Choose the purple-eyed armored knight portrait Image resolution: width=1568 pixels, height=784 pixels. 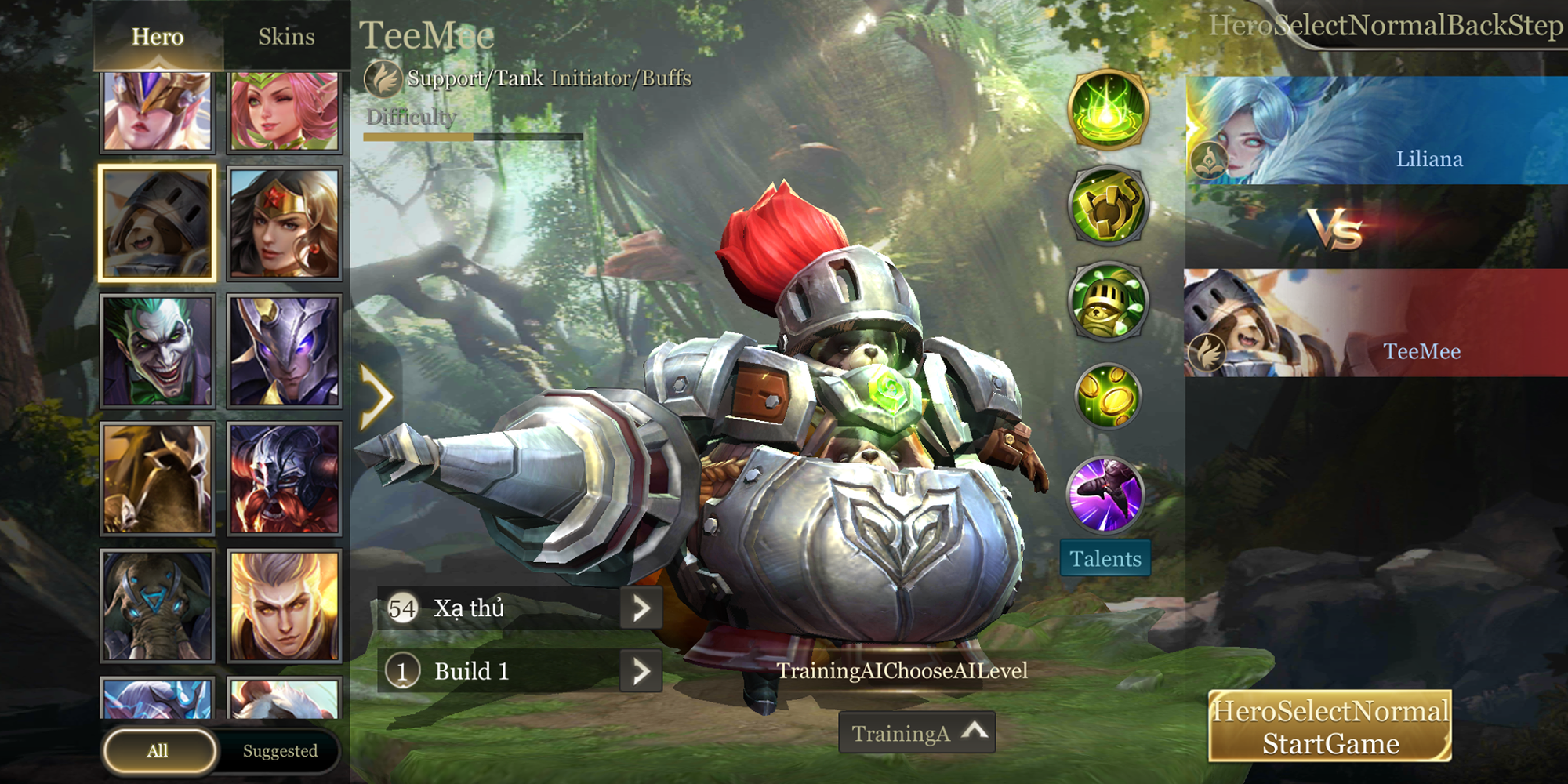[285, 351]
